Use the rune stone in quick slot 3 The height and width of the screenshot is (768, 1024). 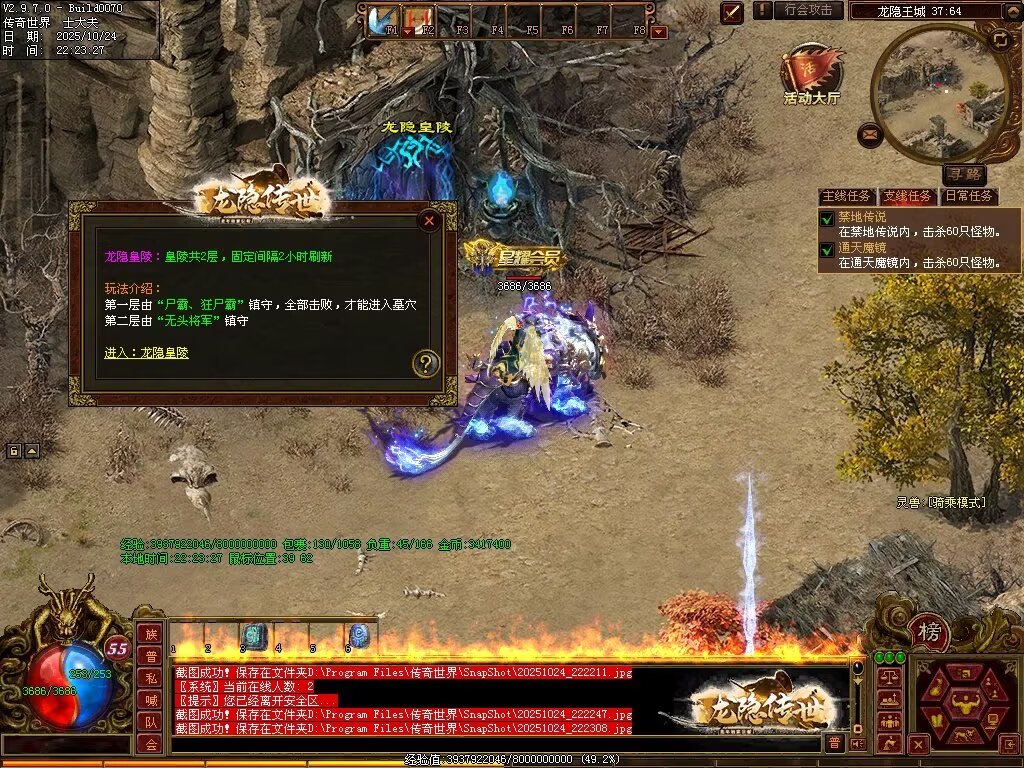(x=254, y=636)
